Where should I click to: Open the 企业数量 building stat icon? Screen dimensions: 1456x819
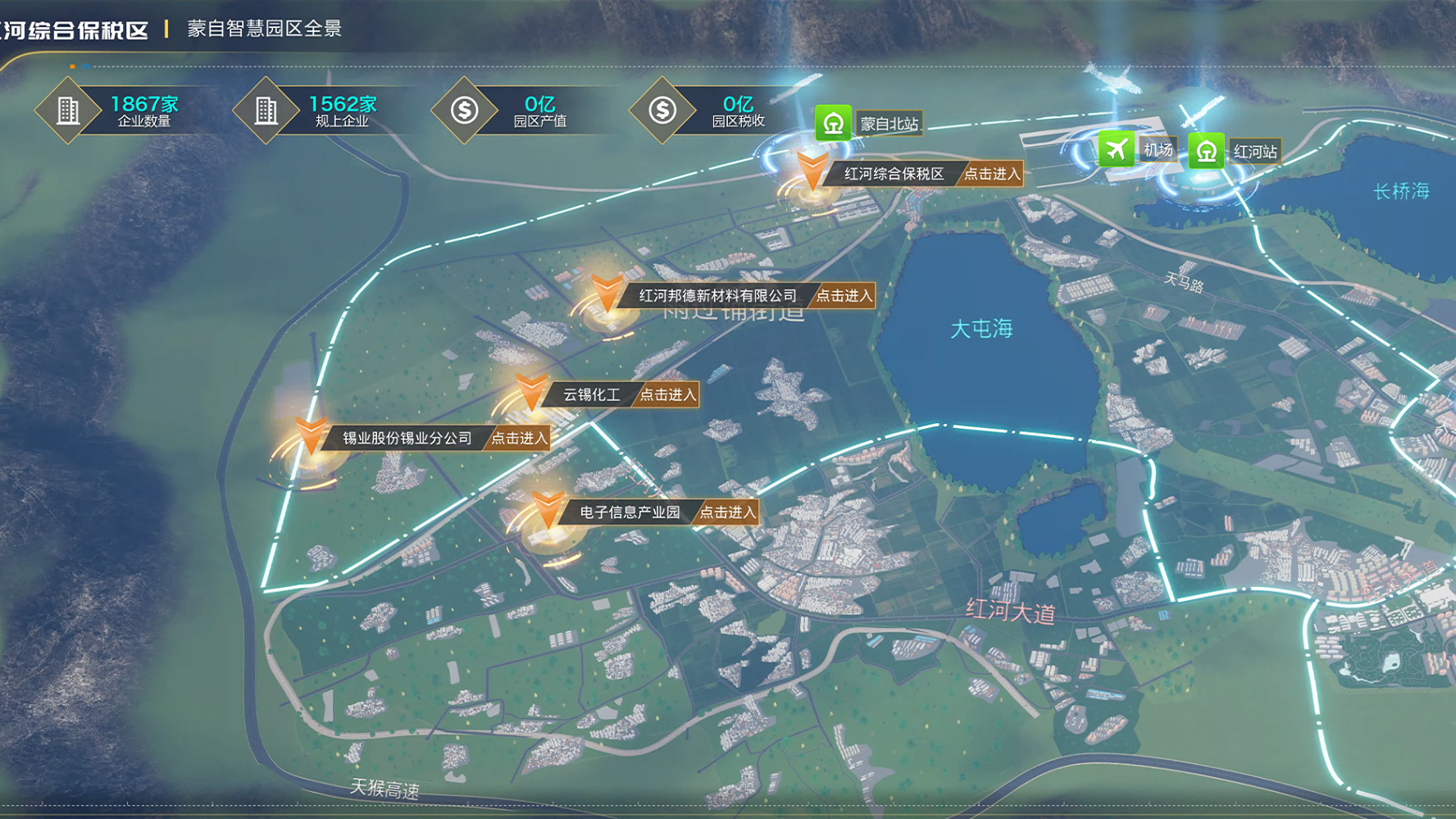[x=68, y=111]
